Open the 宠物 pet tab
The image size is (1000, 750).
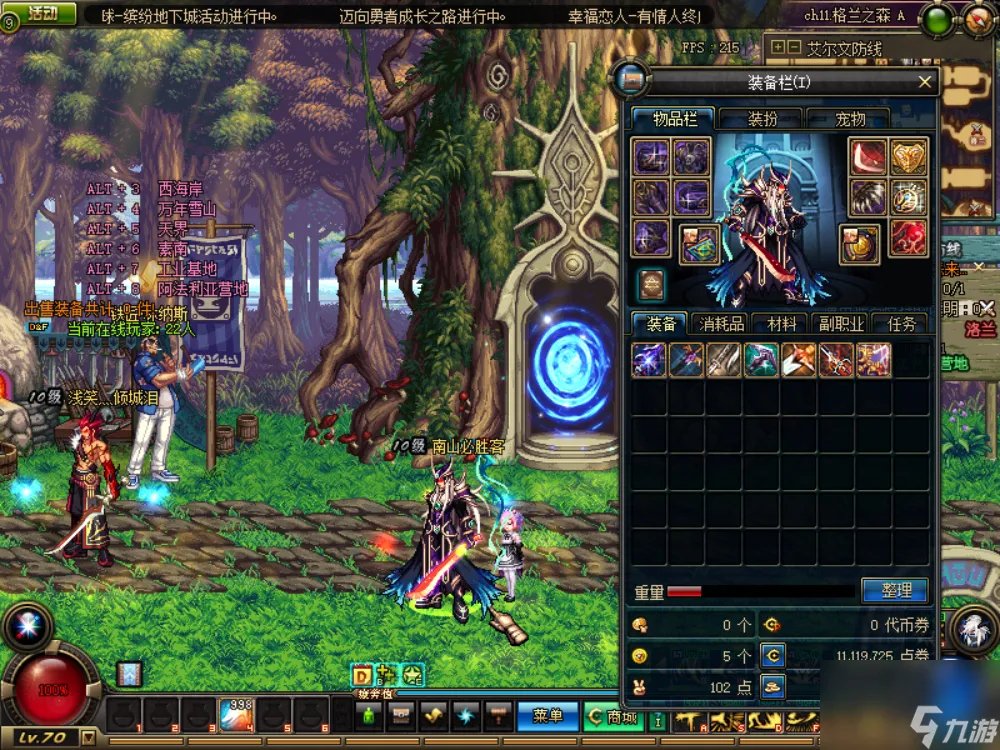(x=849, y=119)
